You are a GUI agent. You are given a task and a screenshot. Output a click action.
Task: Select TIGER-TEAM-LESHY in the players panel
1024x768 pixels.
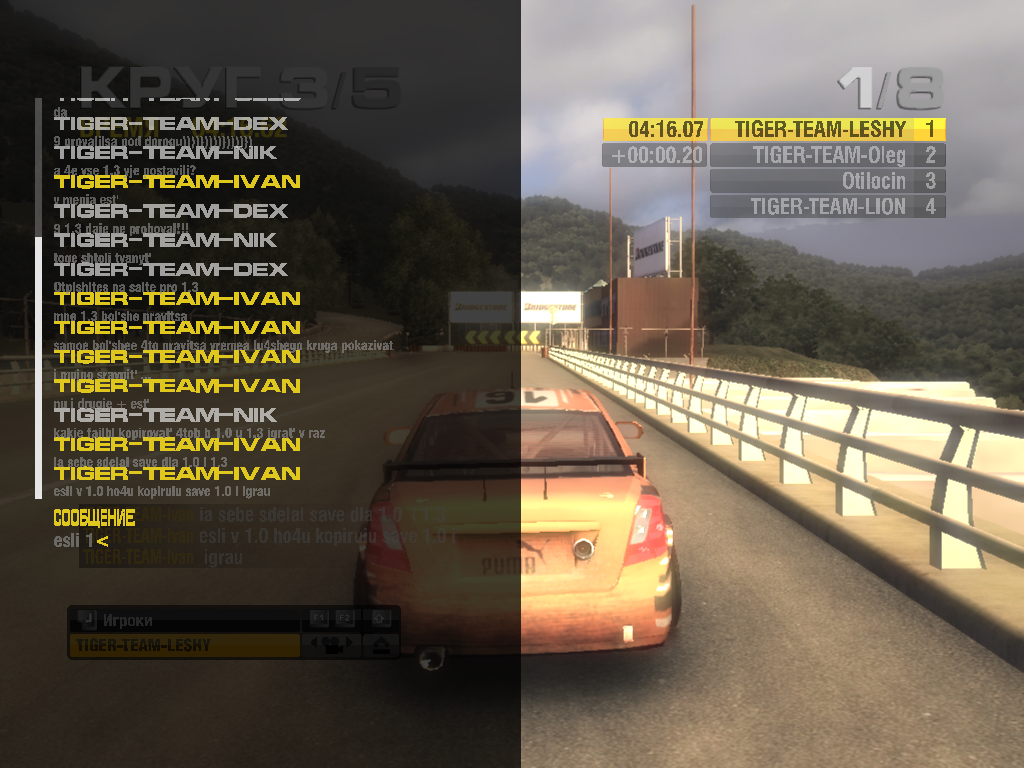184,646
